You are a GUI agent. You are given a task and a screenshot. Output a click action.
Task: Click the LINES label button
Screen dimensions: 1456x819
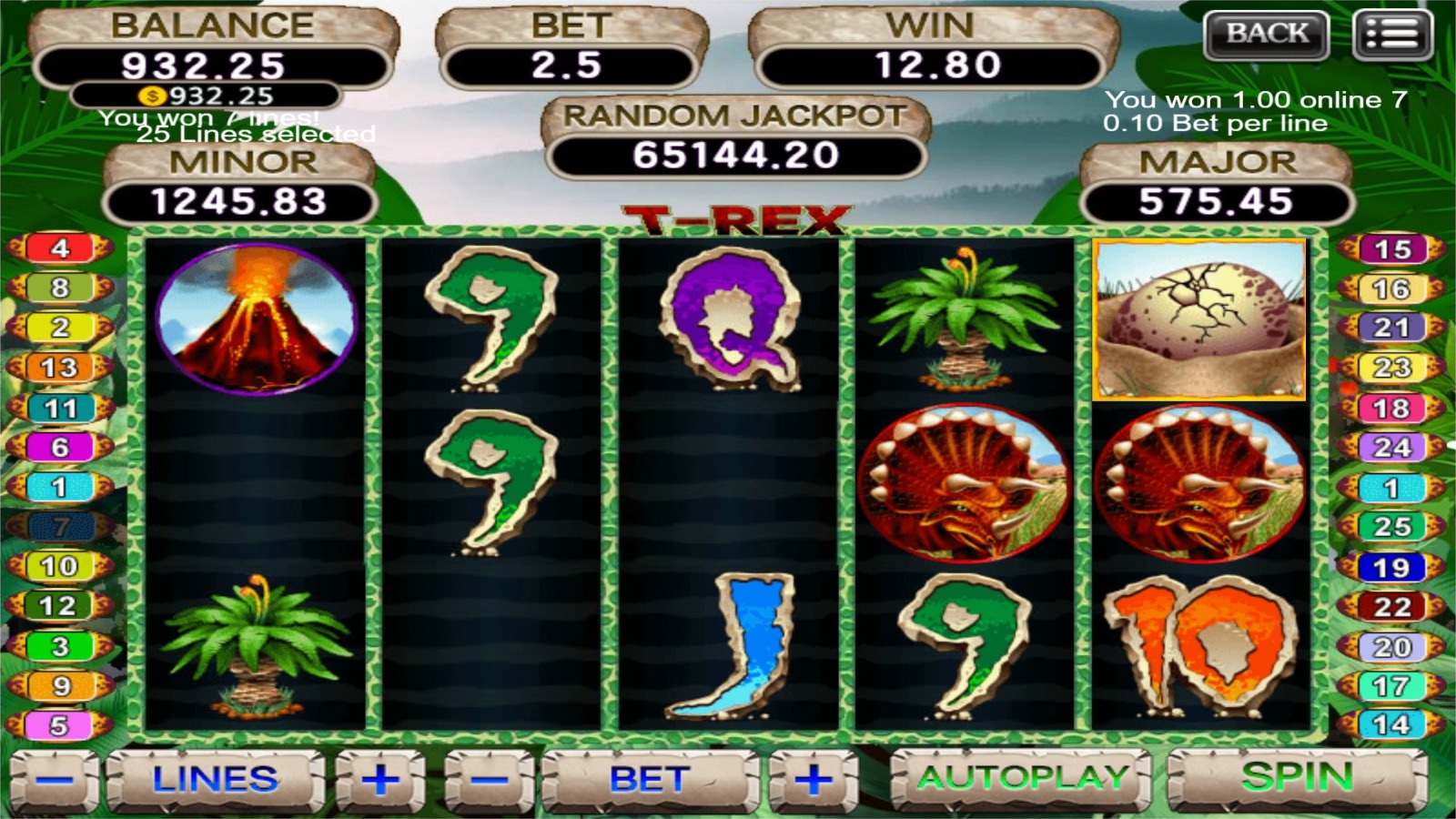[216, 780]
